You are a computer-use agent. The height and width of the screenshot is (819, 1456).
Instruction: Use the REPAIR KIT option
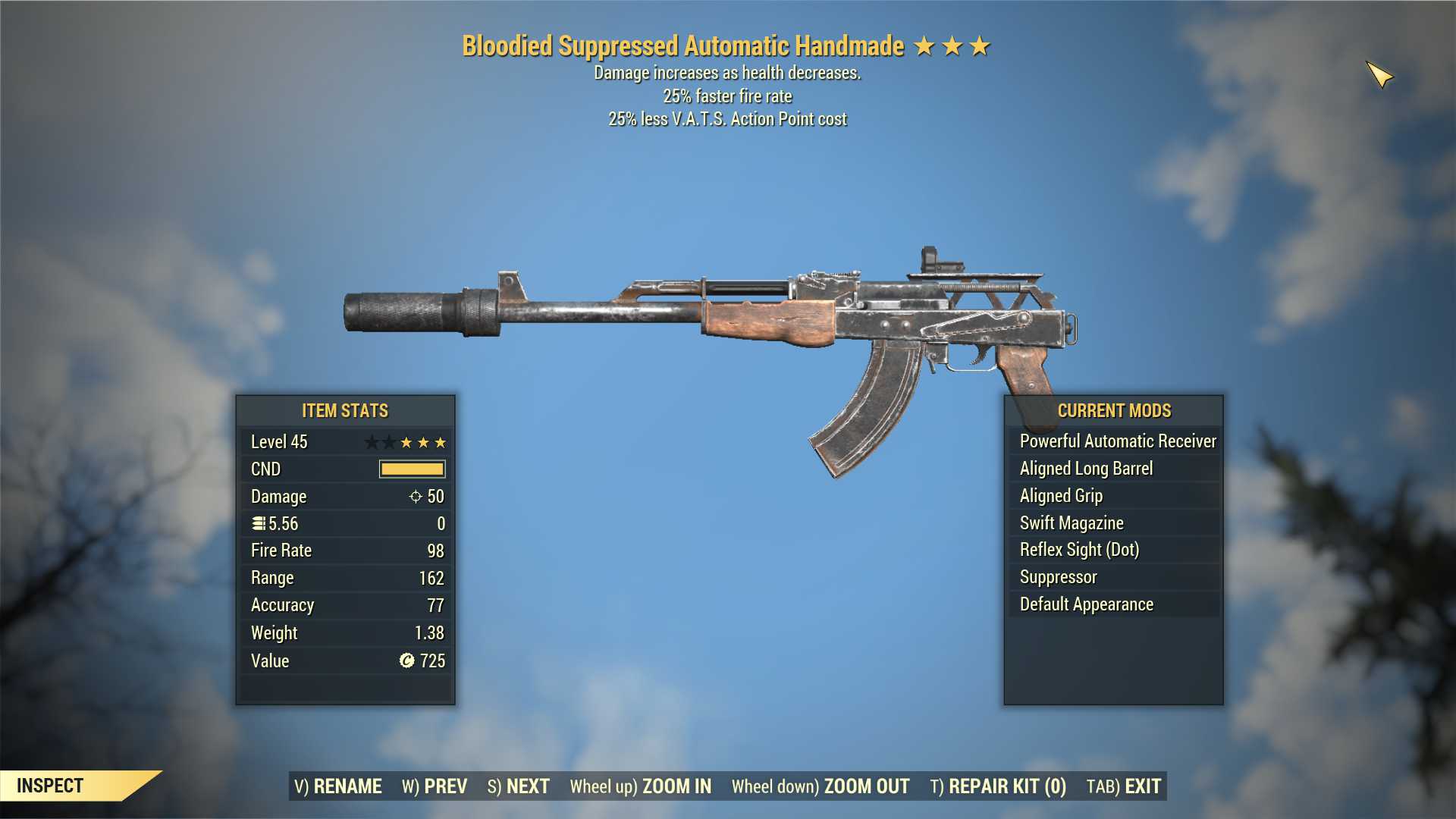click(x=998, y=786)
